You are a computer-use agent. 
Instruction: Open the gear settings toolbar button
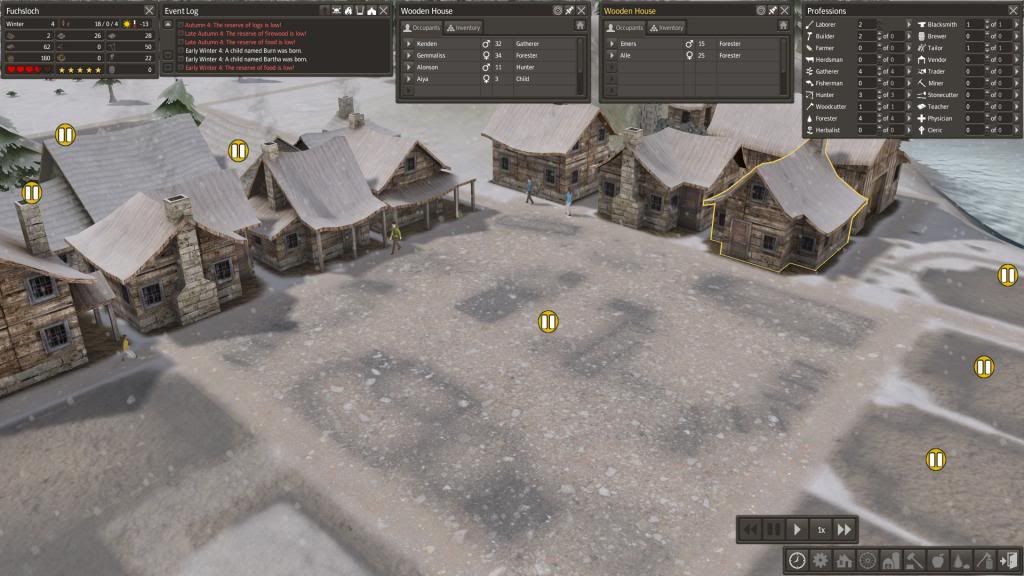821,560
